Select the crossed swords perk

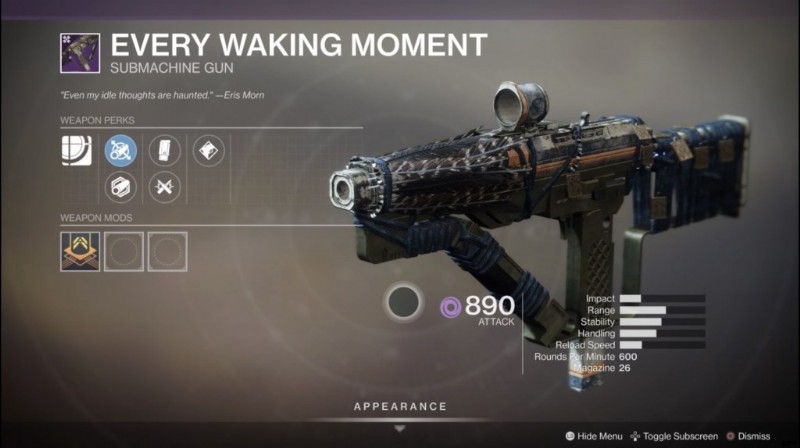(164, 186)
